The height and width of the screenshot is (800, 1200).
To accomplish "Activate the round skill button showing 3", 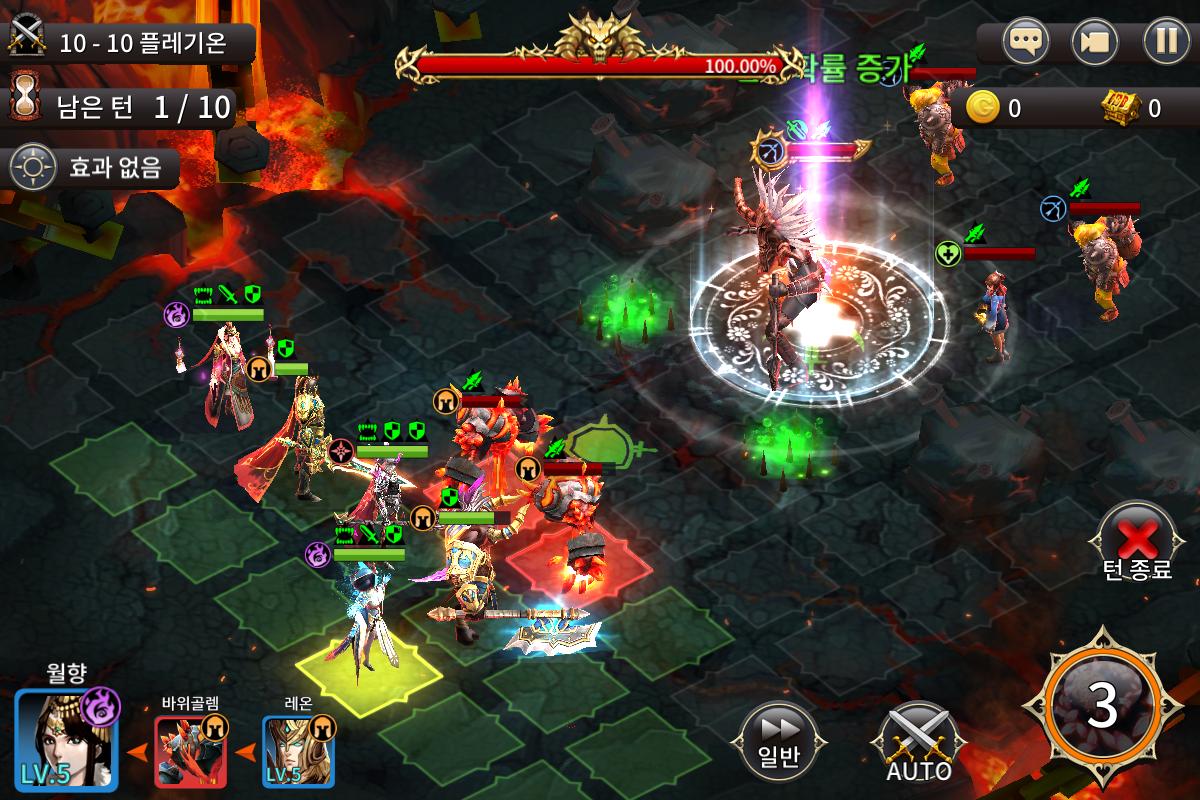I will (1101, 706).
